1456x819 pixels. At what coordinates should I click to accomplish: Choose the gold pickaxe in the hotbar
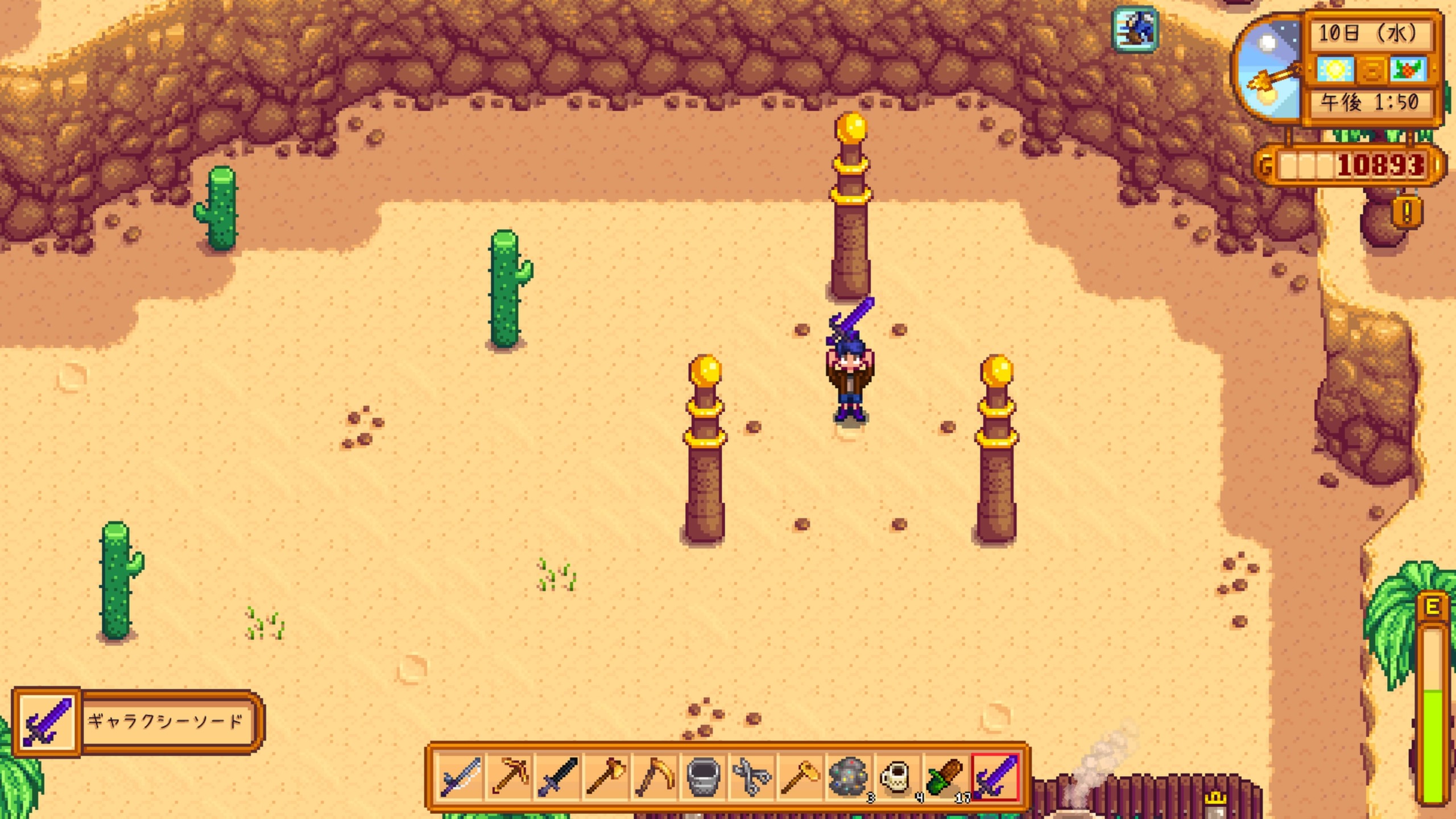[x=510, y=777]
